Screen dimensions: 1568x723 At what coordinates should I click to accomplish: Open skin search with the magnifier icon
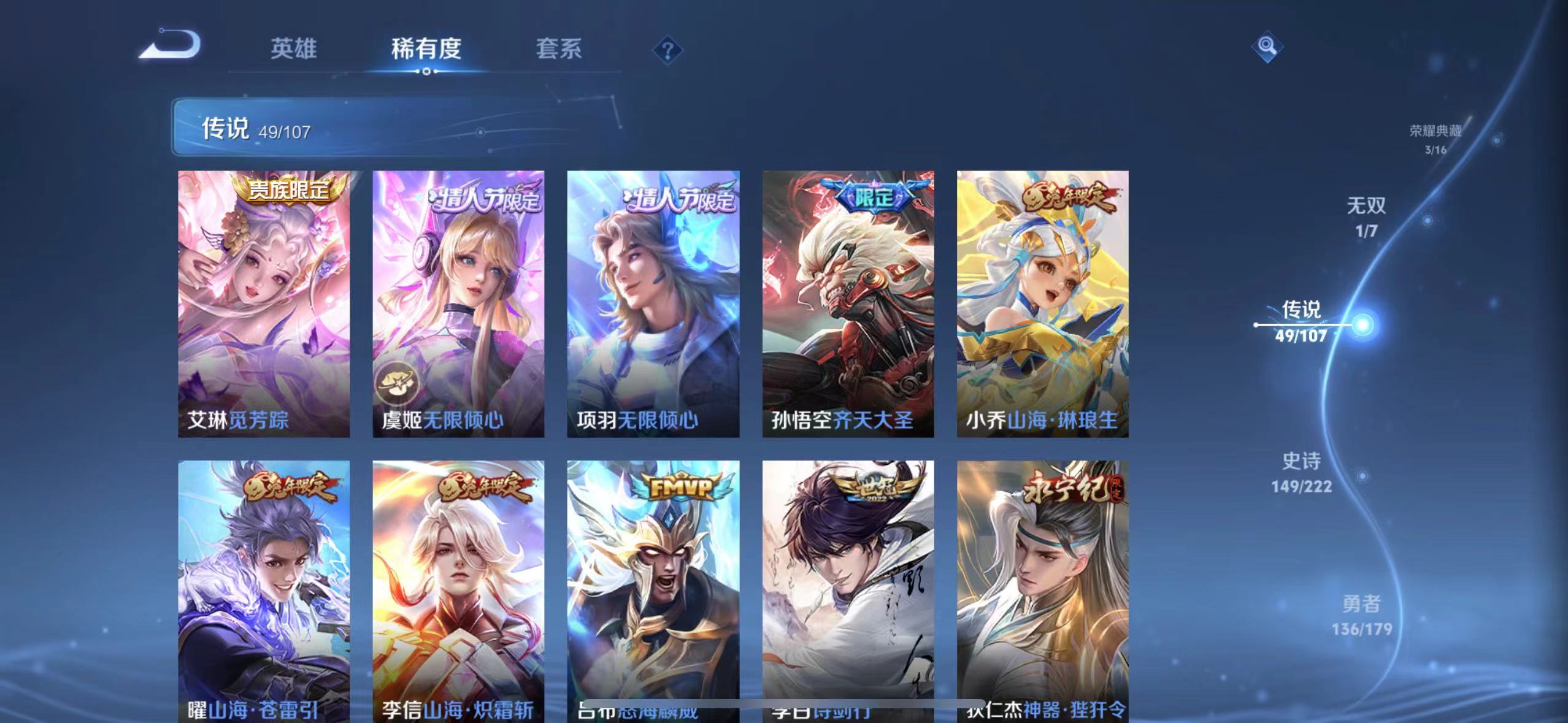point(1266,47)
